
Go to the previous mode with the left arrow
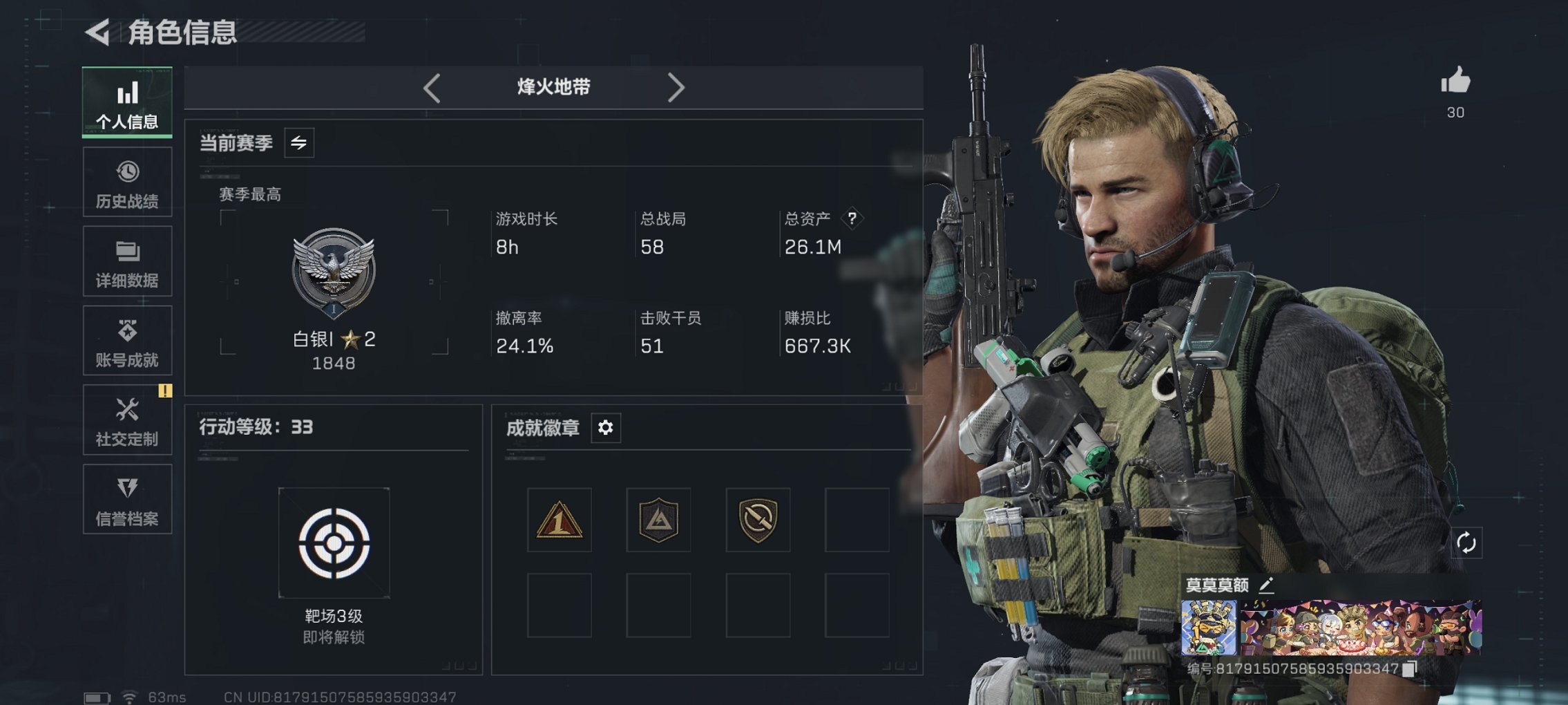click(432, 88)
